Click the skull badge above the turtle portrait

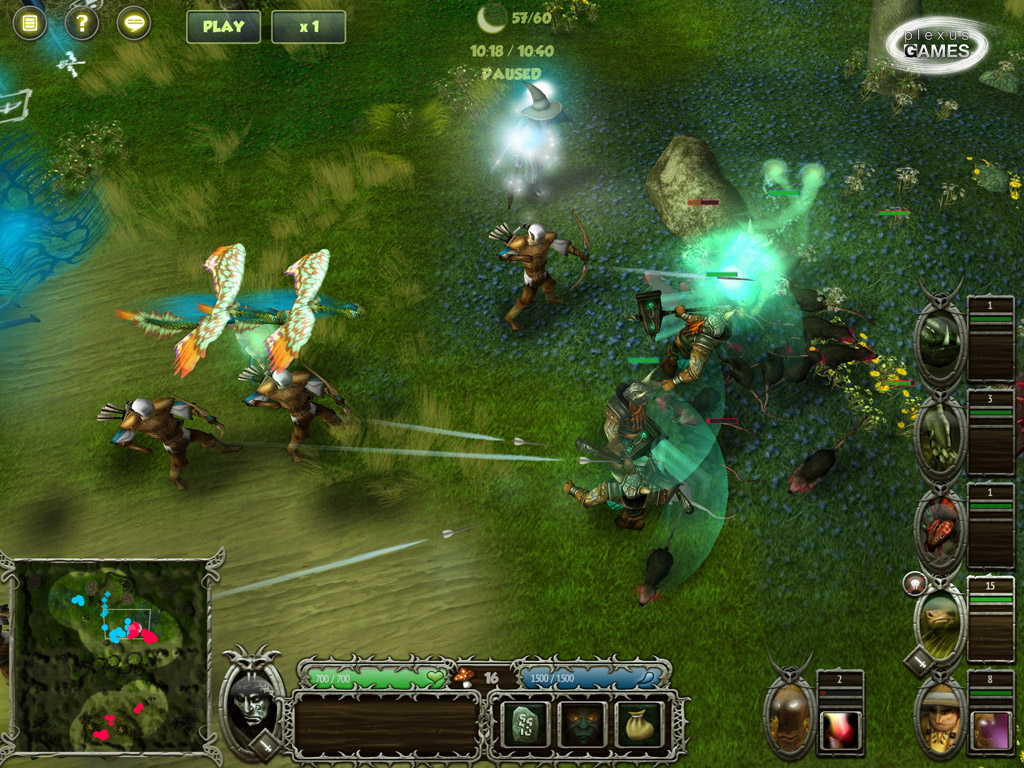(x=913, y=584)
